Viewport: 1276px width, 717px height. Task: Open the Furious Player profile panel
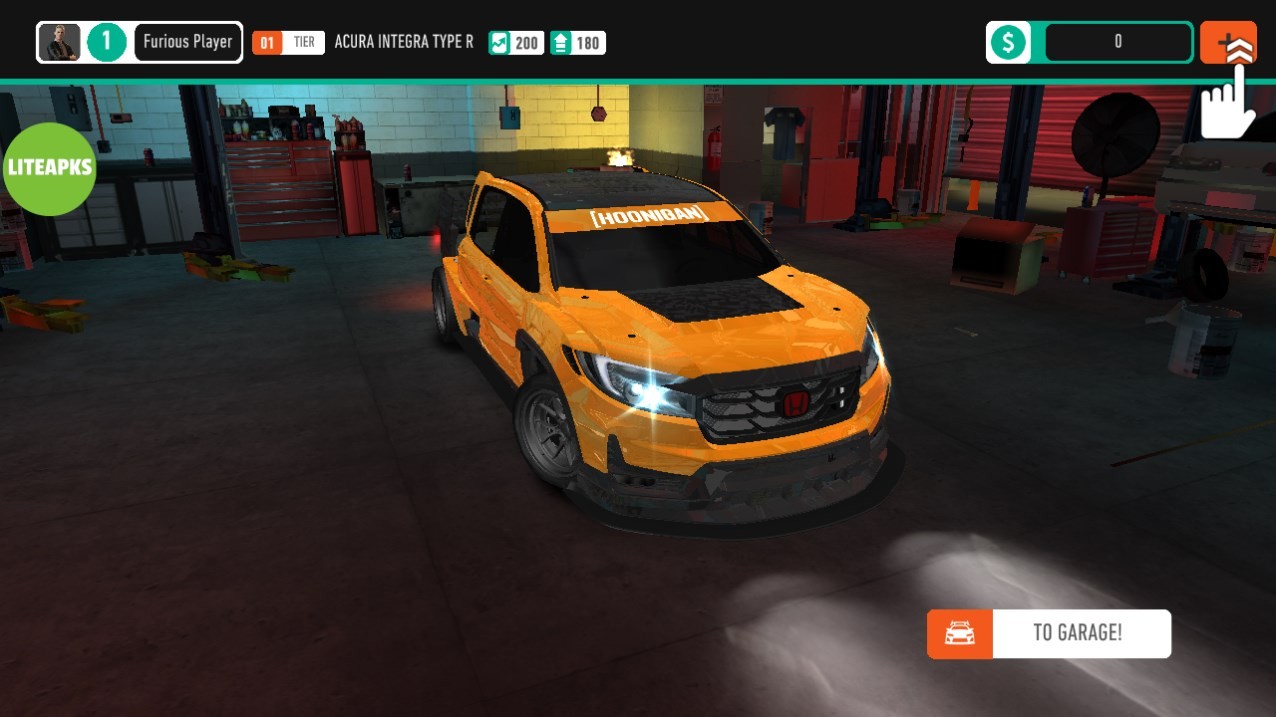tap(187, 42)
